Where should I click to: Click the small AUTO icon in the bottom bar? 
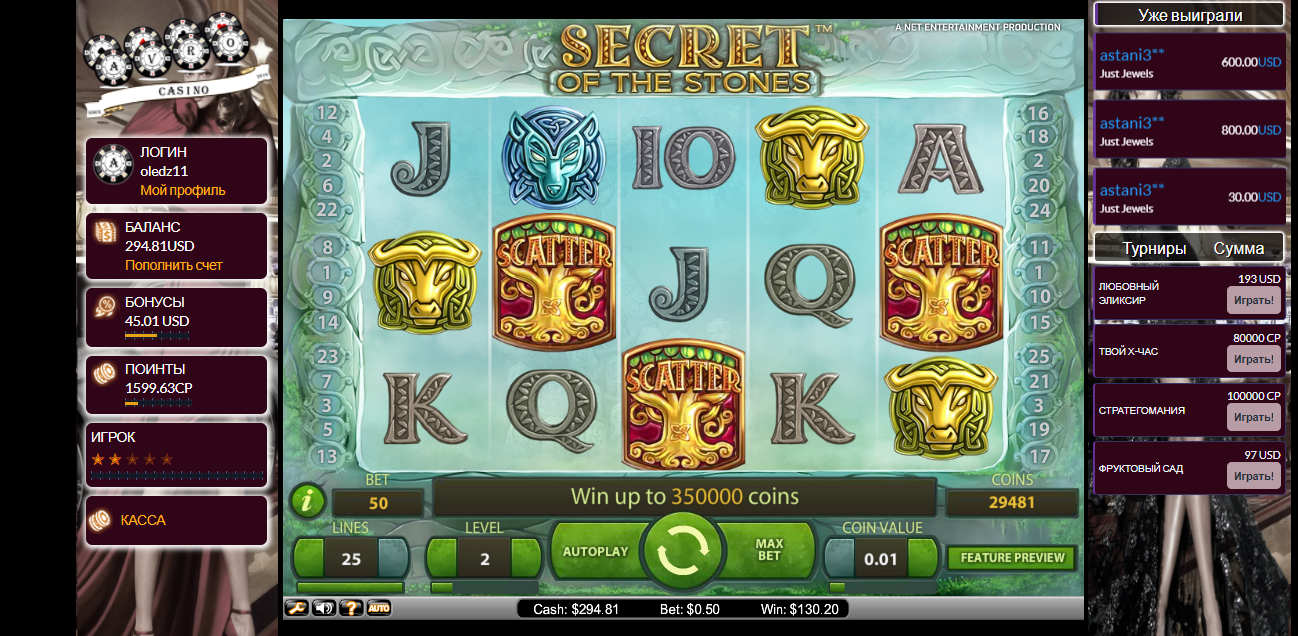tap(378, 607)
